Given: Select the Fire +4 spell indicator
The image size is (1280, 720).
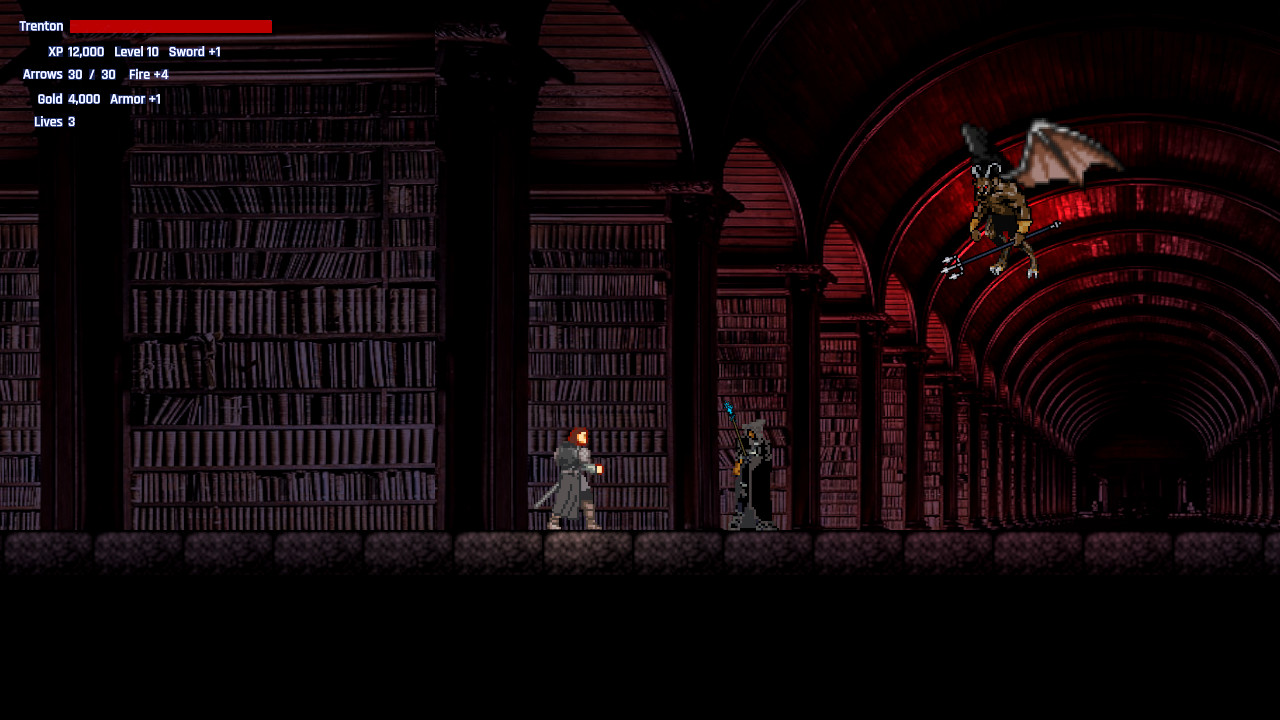Looking at the screenshot, I should [x=147, y=74].
